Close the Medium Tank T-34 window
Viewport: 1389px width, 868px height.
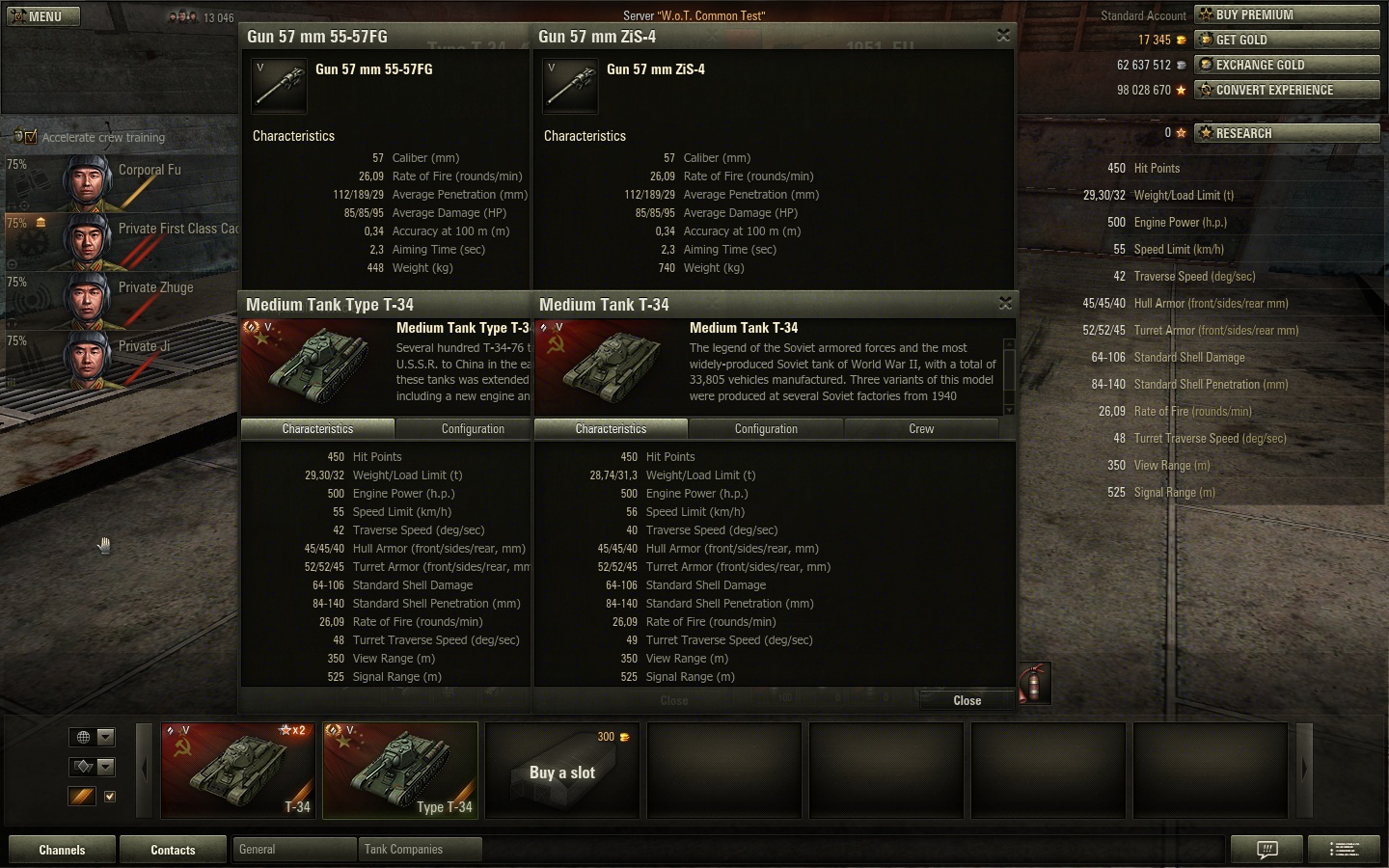[x=1005, y=304]
